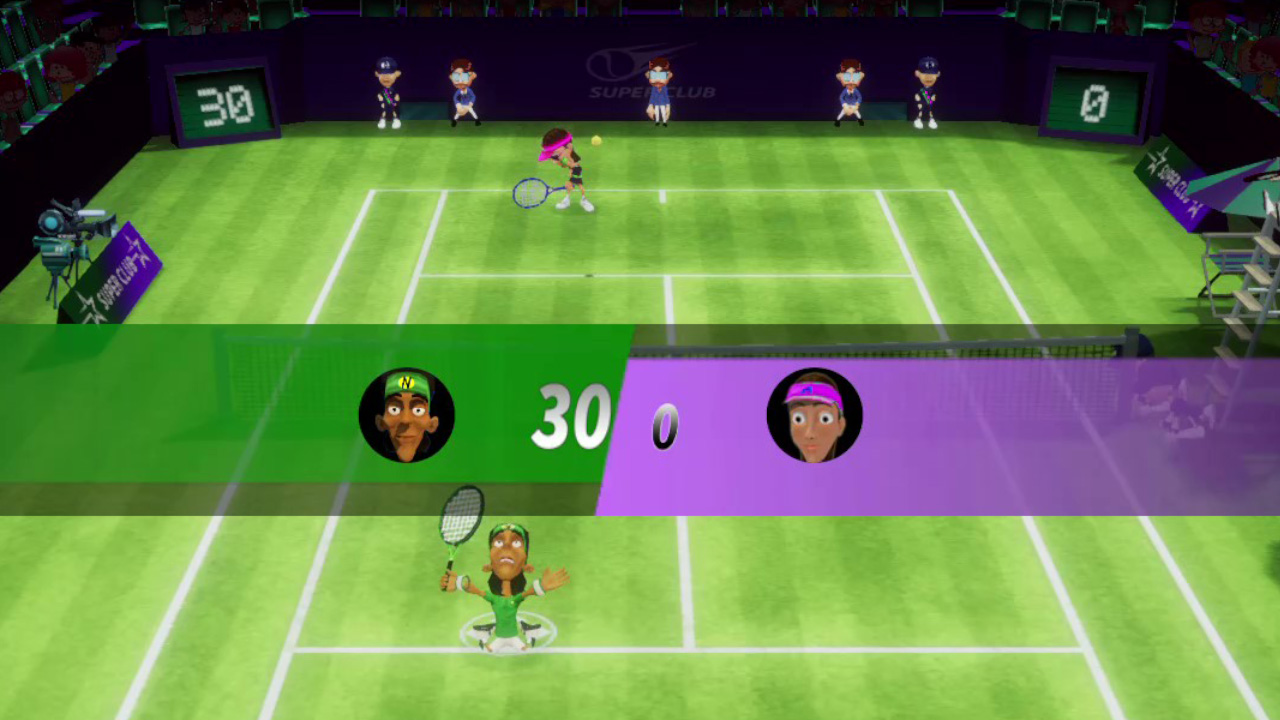Viewport: 1280px width, 720px height.
Task: Click the score 0 on the overlay bar
Action: point(663,428)
